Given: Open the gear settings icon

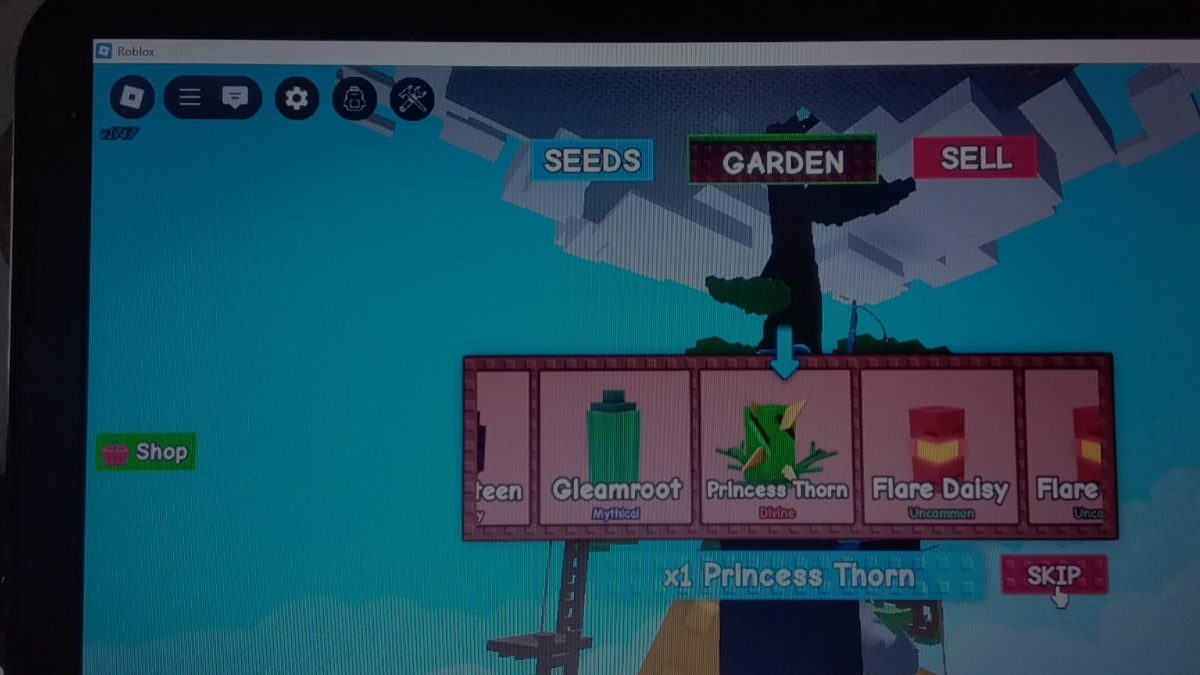Looking at the screenshot, I should pos(296,98).
